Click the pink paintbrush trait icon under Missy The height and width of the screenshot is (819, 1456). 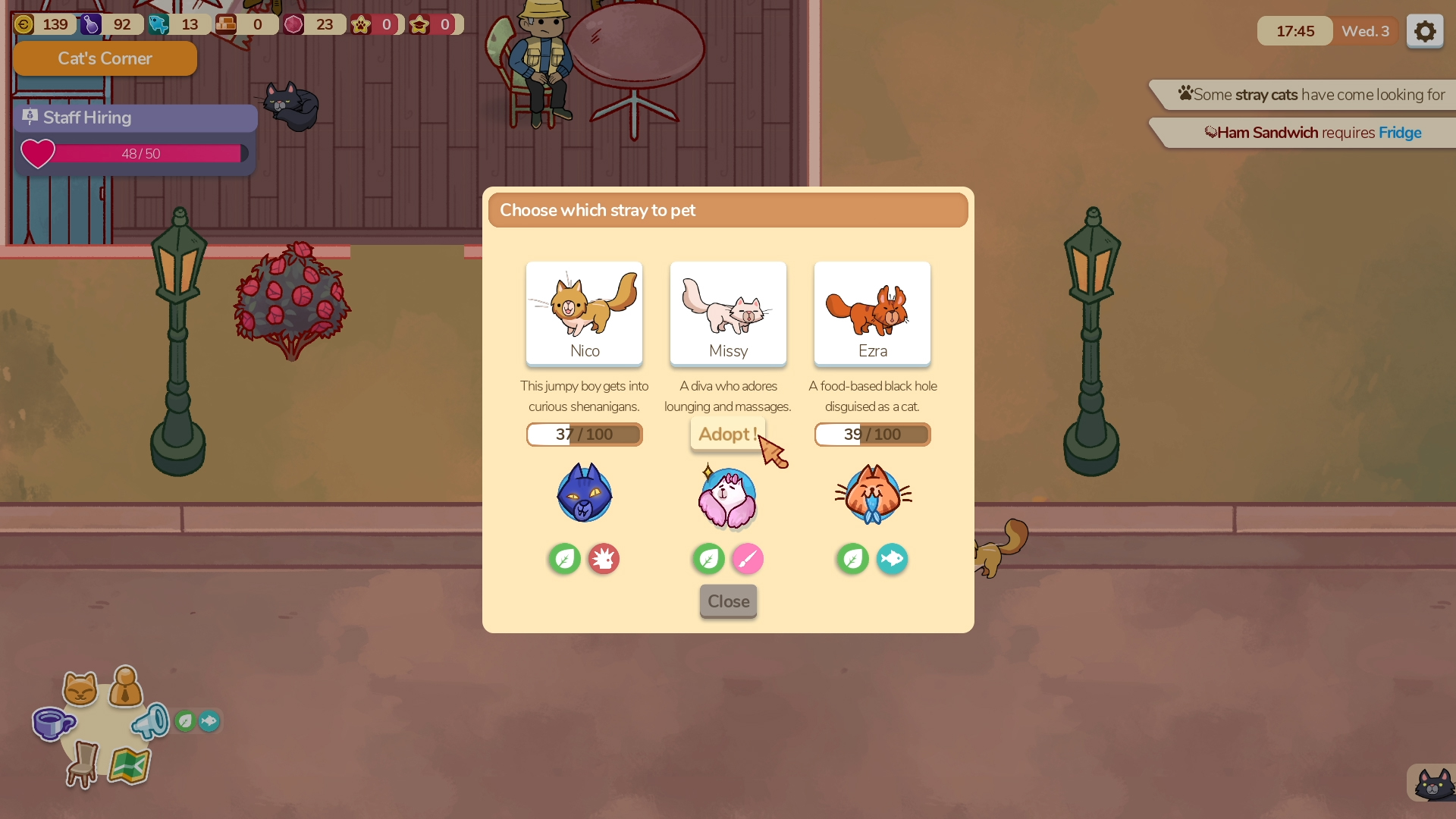748,559
